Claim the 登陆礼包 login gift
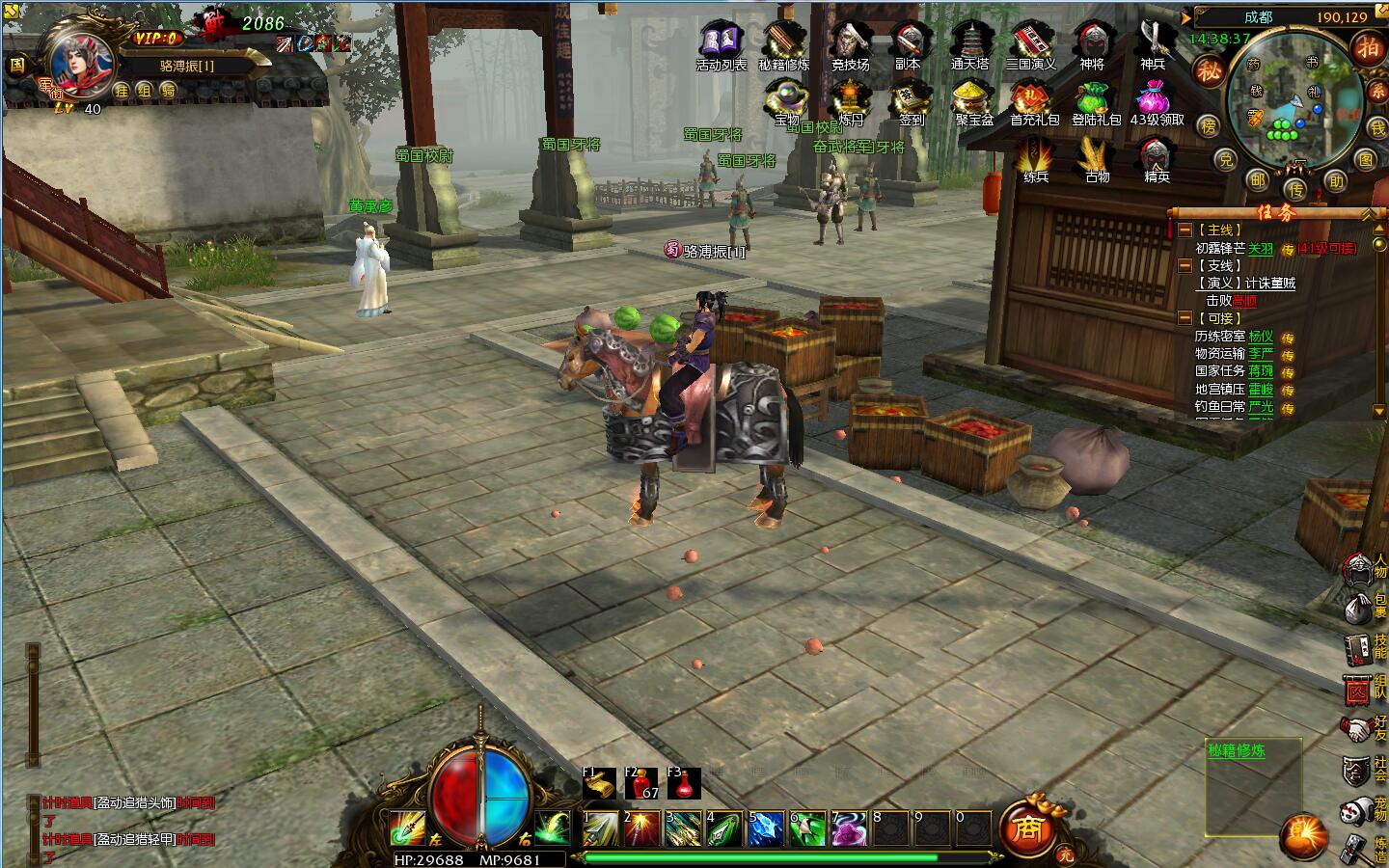 pyautogui.click(x=1096, y=100)
